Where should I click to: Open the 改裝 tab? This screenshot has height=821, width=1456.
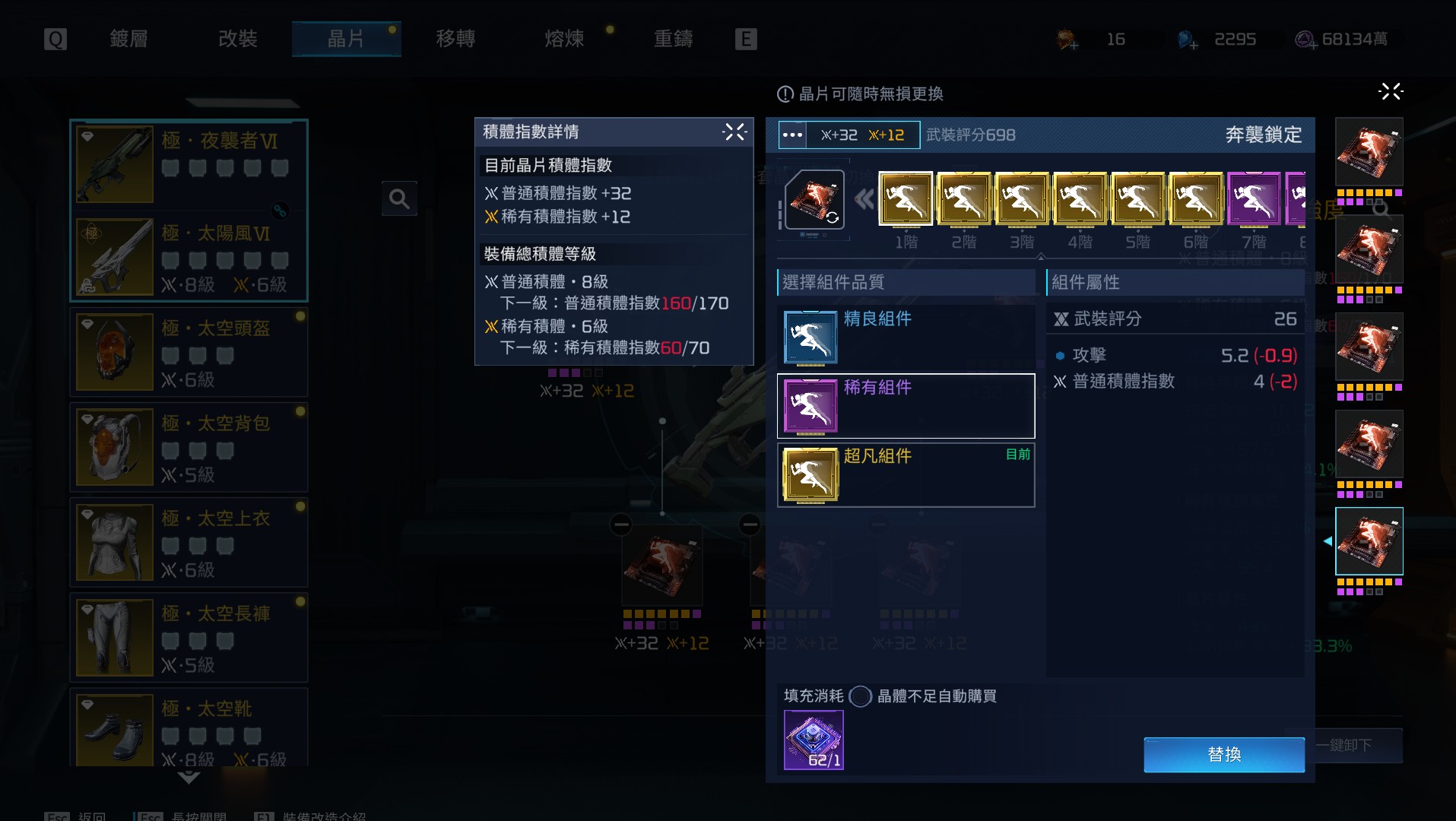pyautogui.click(x=237, y=39)
